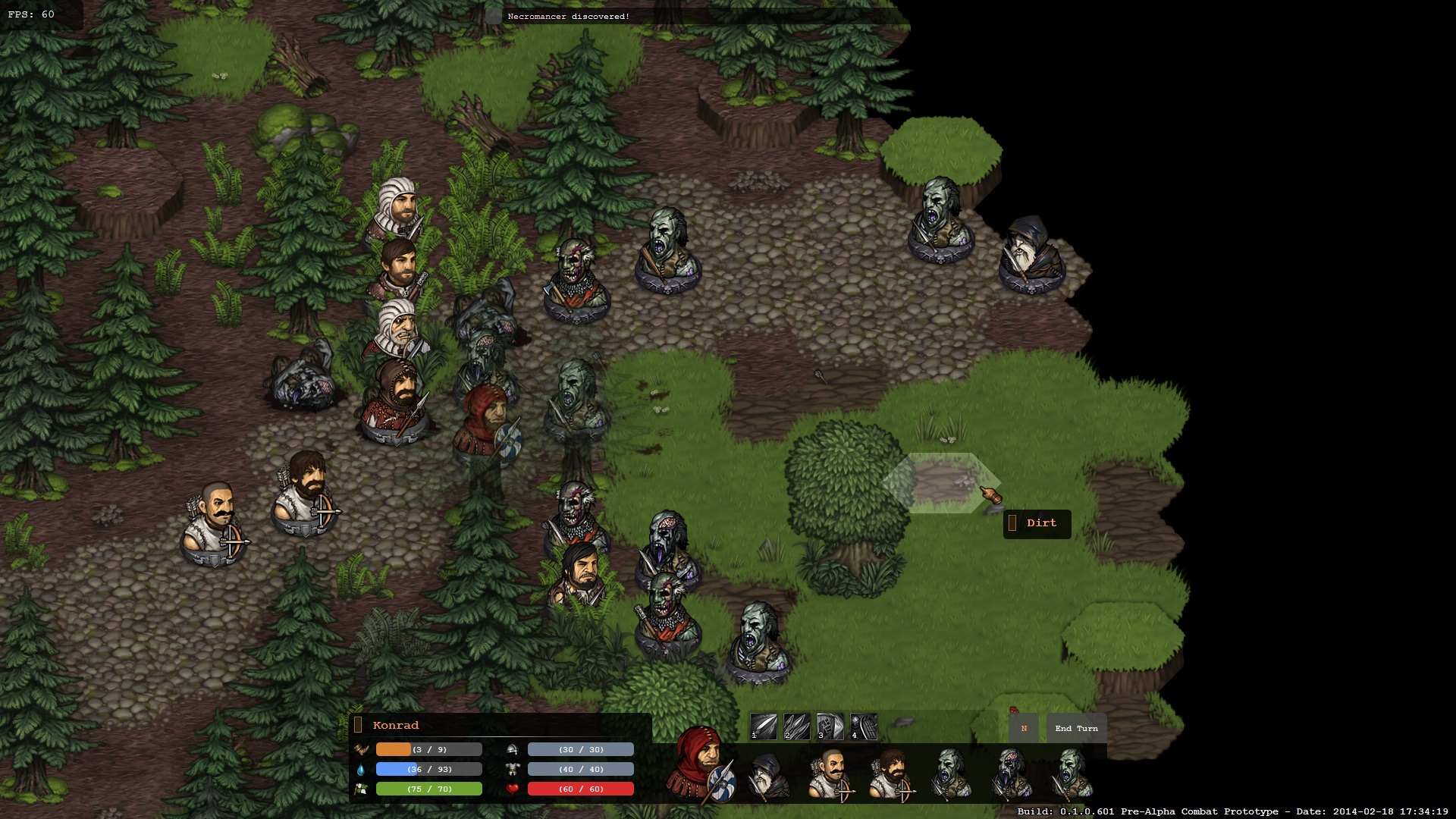Click the fatigue horn stat icon
This screenshot has height=819, width=1456.
[362, 749]
